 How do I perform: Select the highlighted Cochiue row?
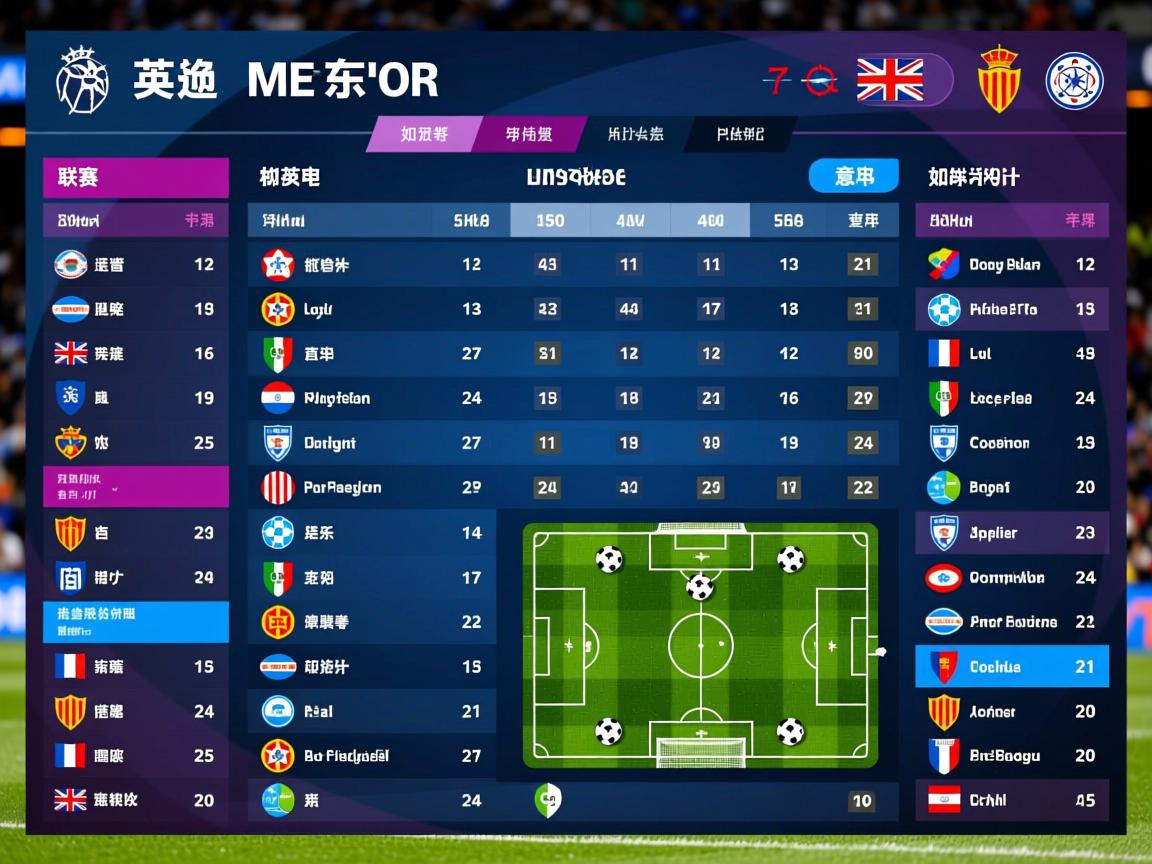point(1011,667)
